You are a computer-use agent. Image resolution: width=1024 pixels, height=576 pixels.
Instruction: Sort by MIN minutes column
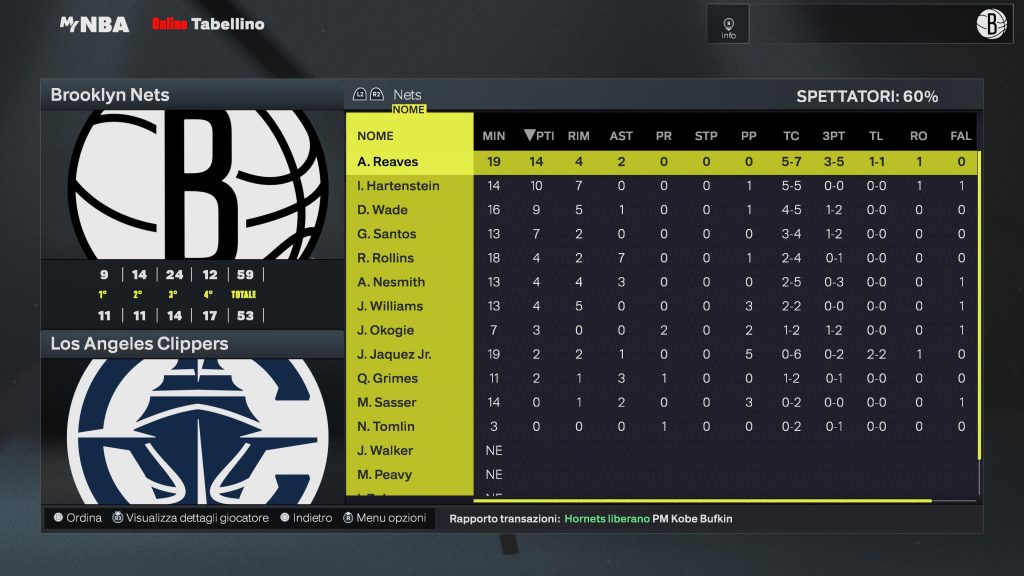[494, 136]
